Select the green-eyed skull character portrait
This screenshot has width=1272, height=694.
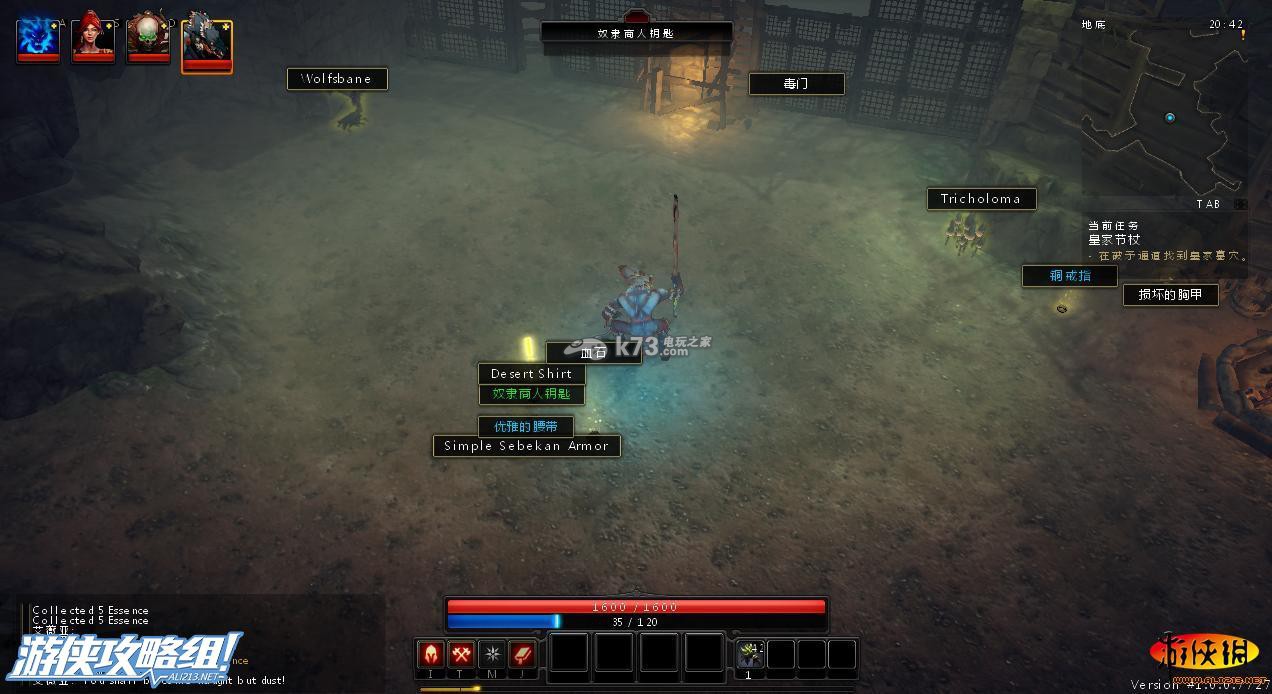click(148, 39)
